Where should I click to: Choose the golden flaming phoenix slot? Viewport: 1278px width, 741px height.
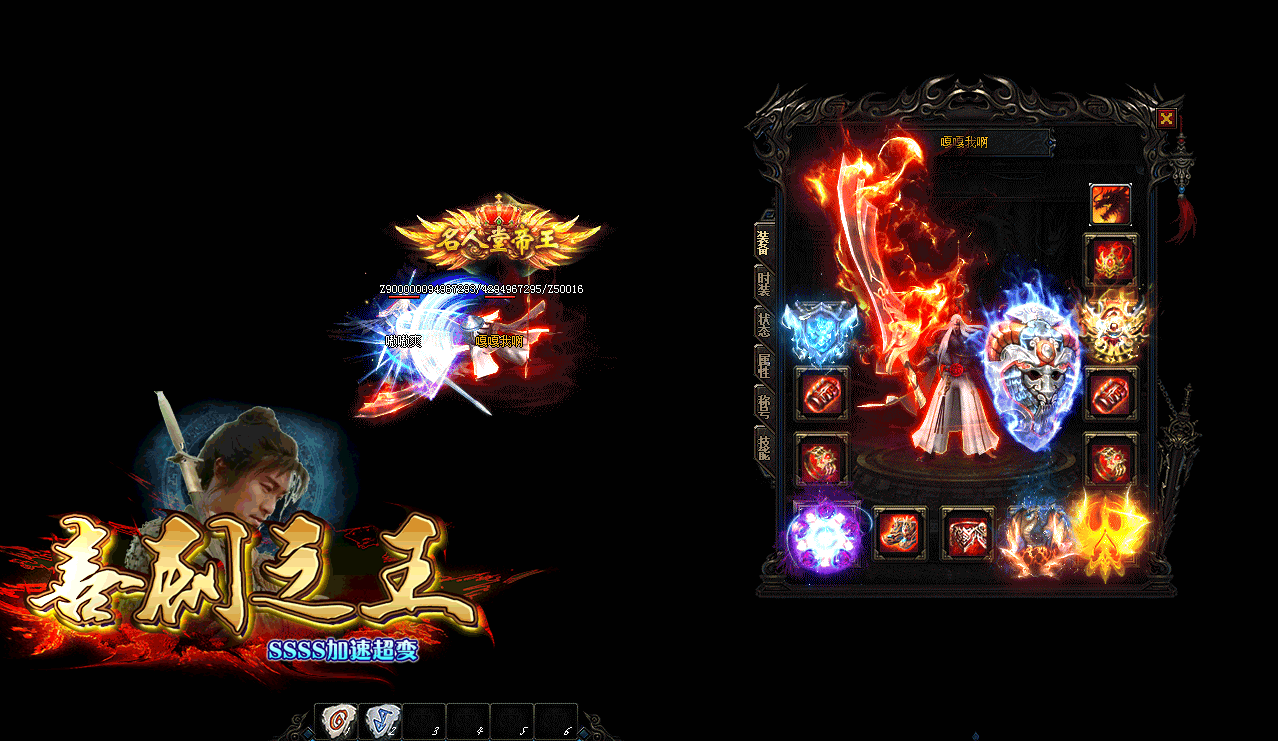coord(1110,533)
